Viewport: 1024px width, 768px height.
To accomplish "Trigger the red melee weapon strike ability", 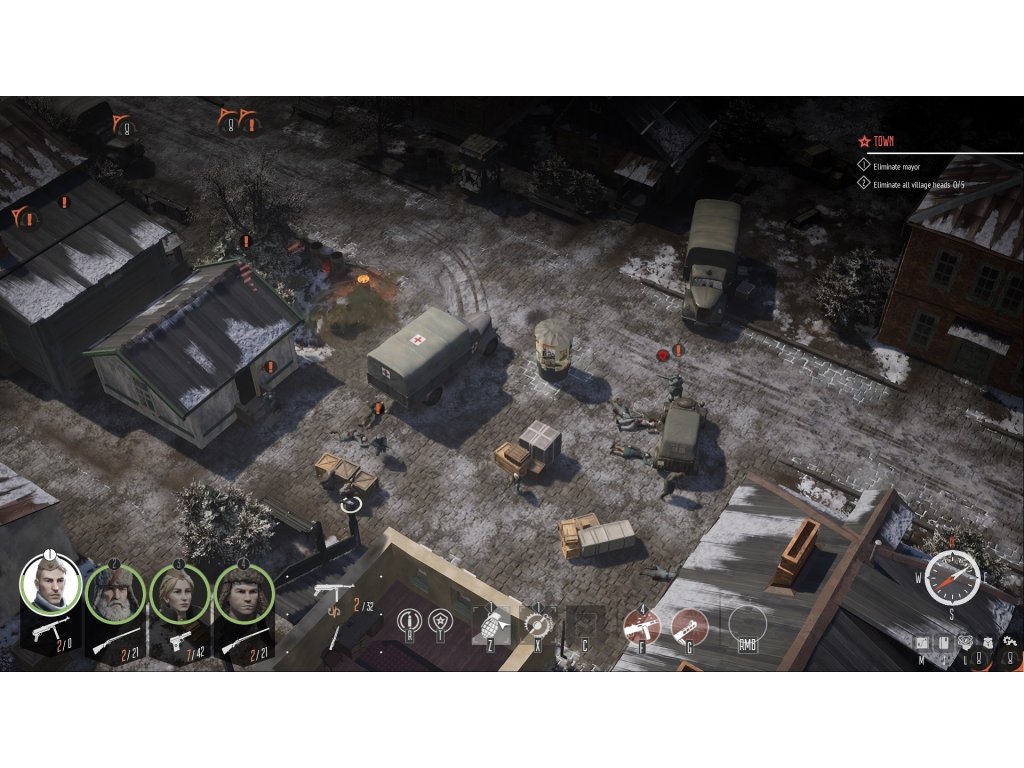I will coord(689,626).
